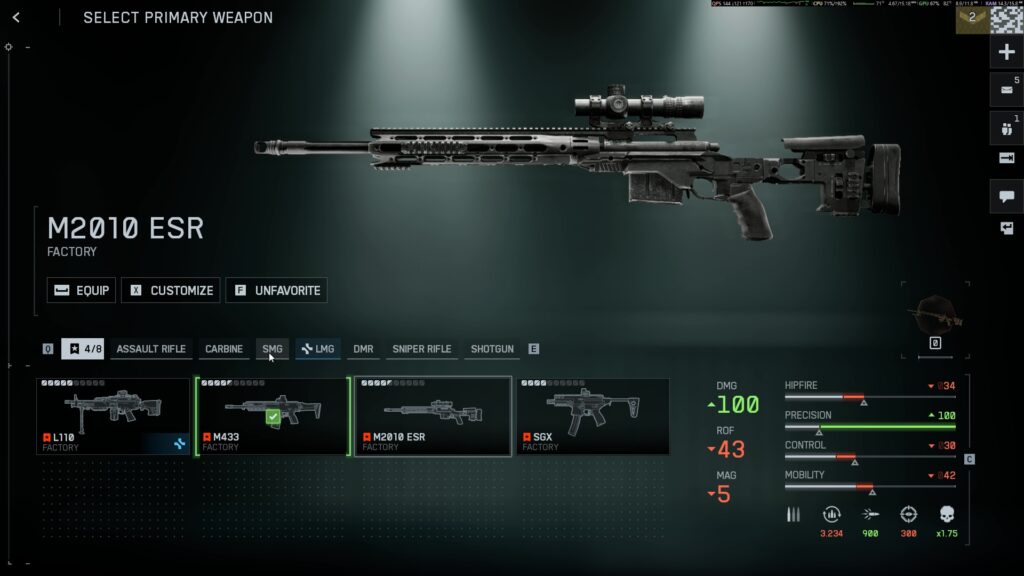Open the mail envelope icon

[x=1006, y=90]
